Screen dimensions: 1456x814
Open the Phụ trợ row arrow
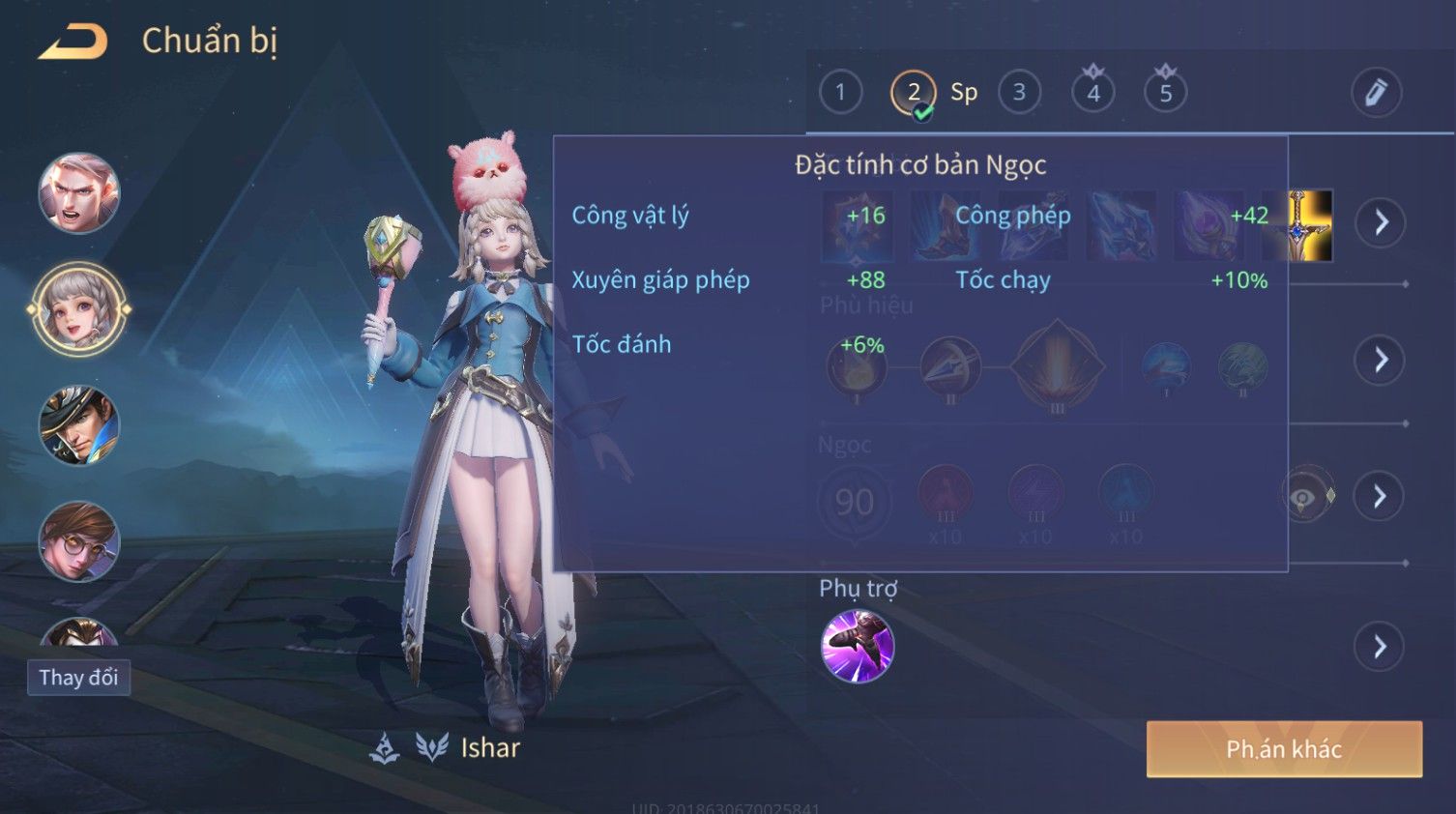click(x=1381, y=647)
